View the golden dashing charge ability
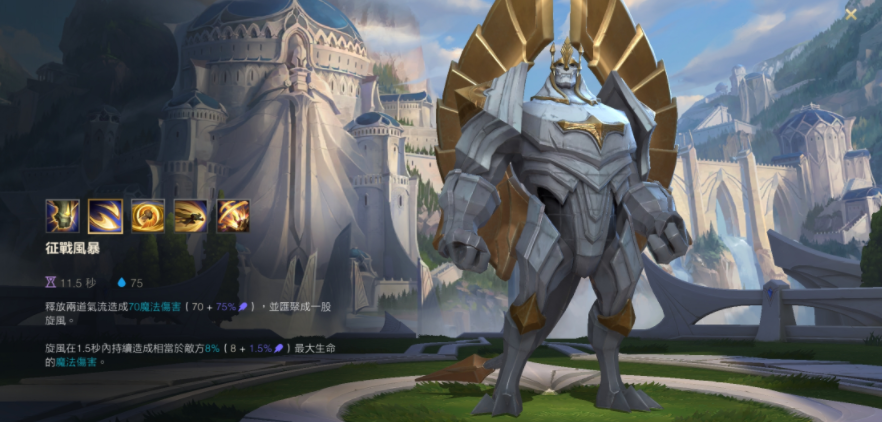The width and height of the screenshot is (882, 422). point(191,216)
